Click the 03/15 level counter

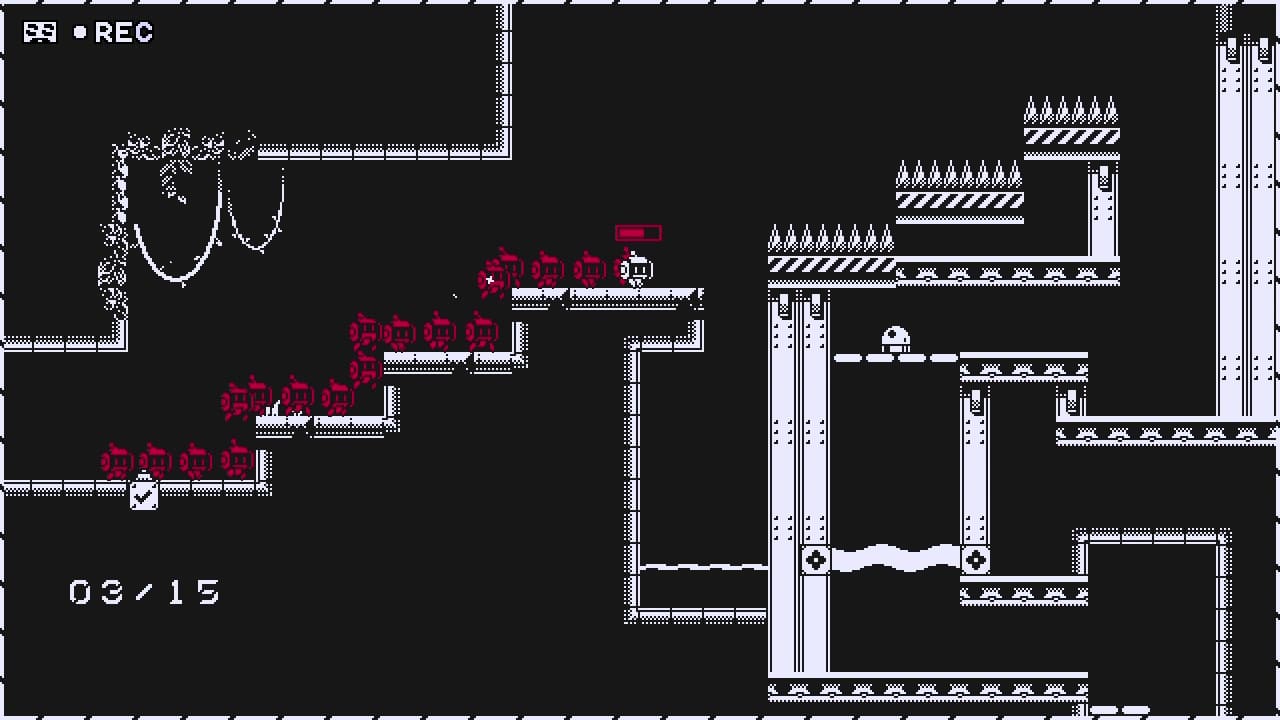coord(143,592)
